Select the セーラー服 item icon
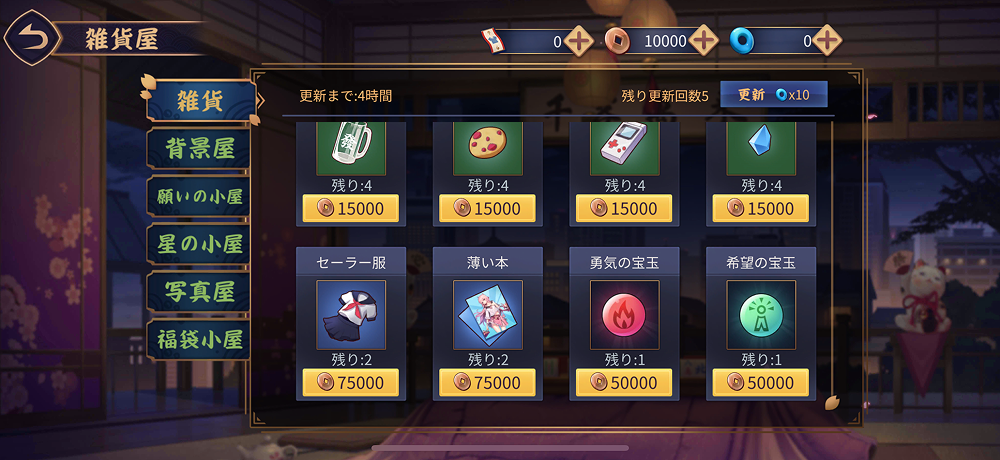The height and width of the screenshot is (460, 1000). pyautogui.click(x=350, y=314)
